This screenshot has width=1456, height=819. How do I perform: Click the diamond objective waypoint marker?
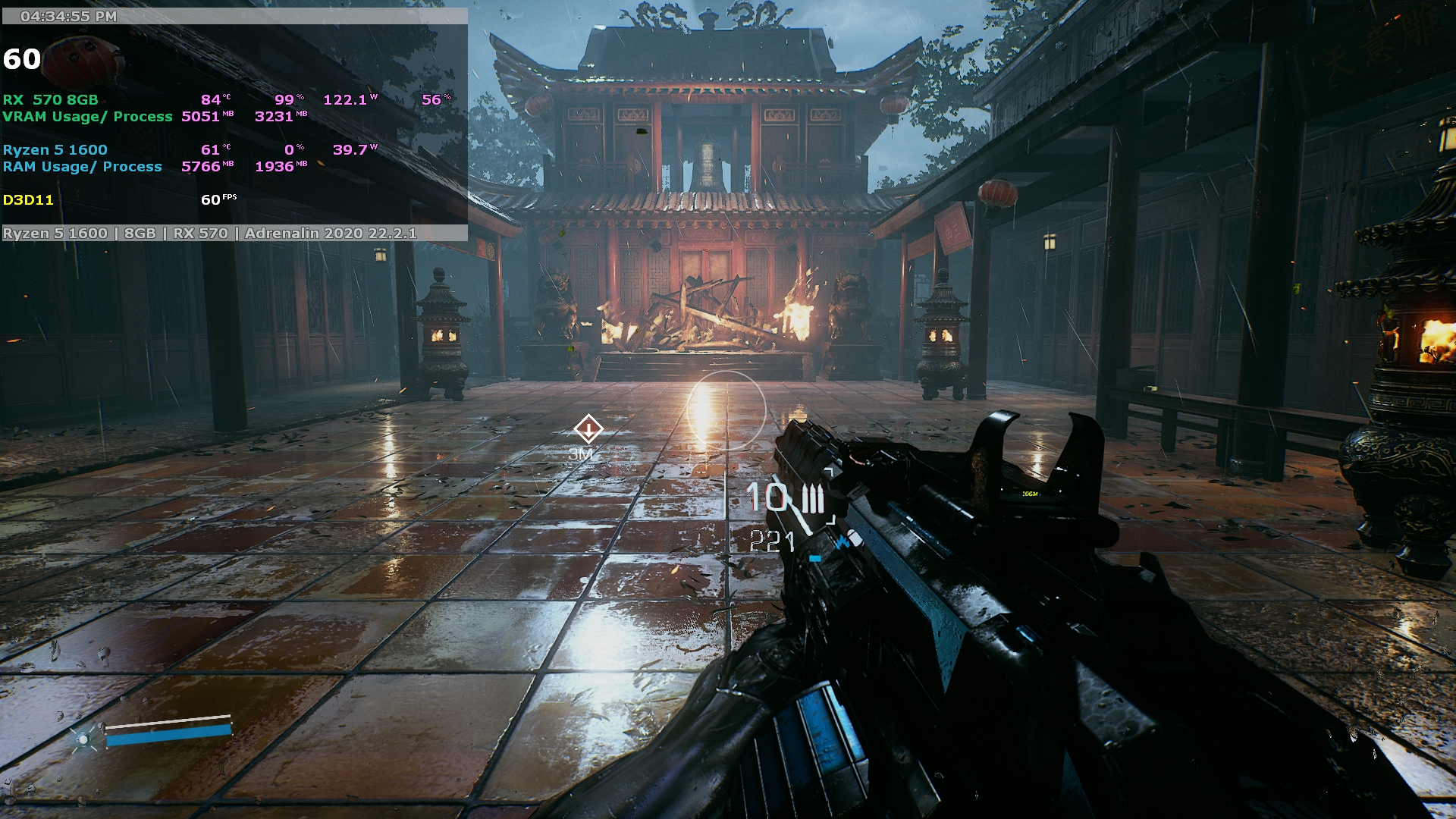coord(588,429)
